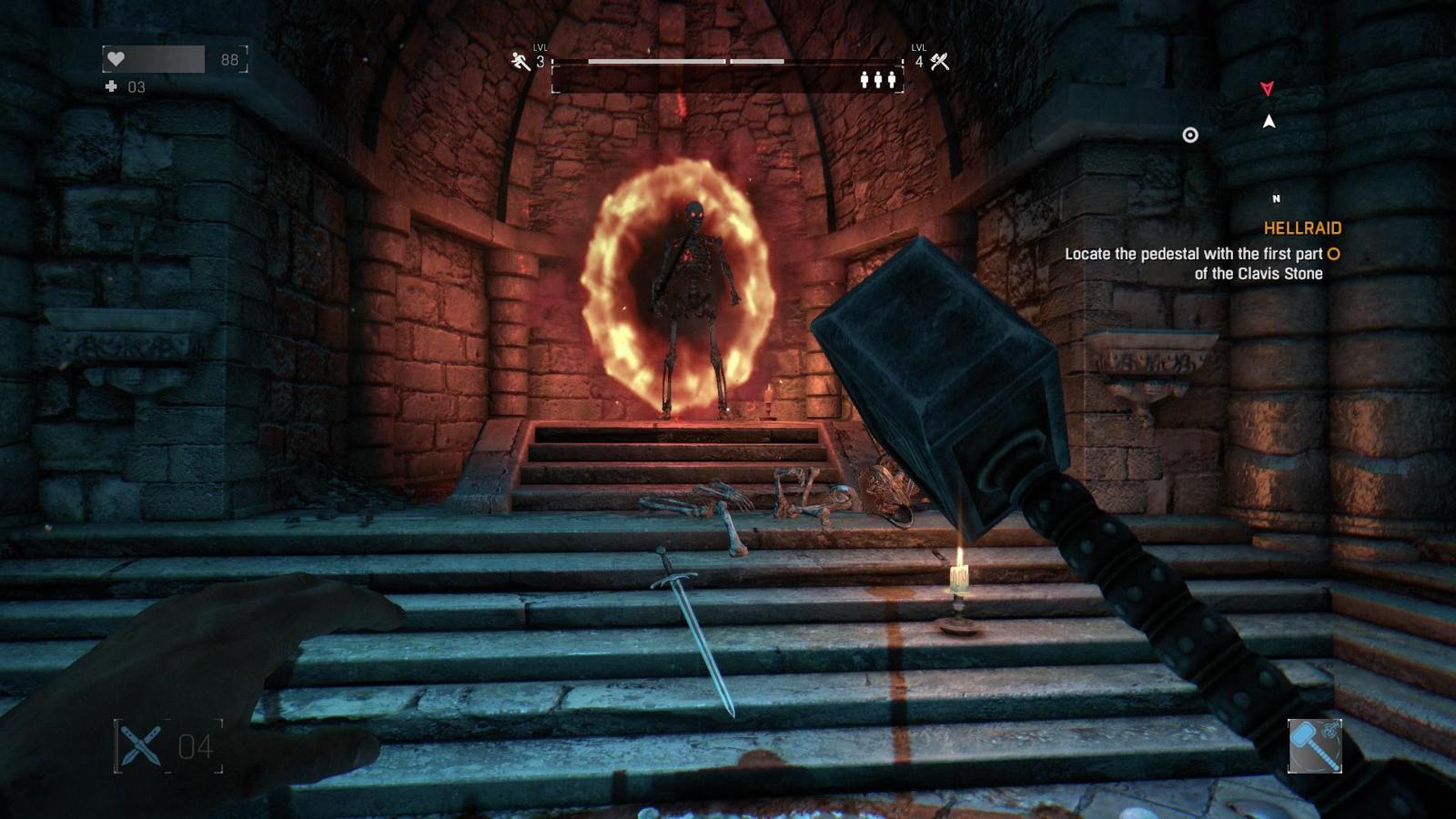Select the medkit plus icon
Screen dimensions: 1456x819
click(x=111, y=86)
